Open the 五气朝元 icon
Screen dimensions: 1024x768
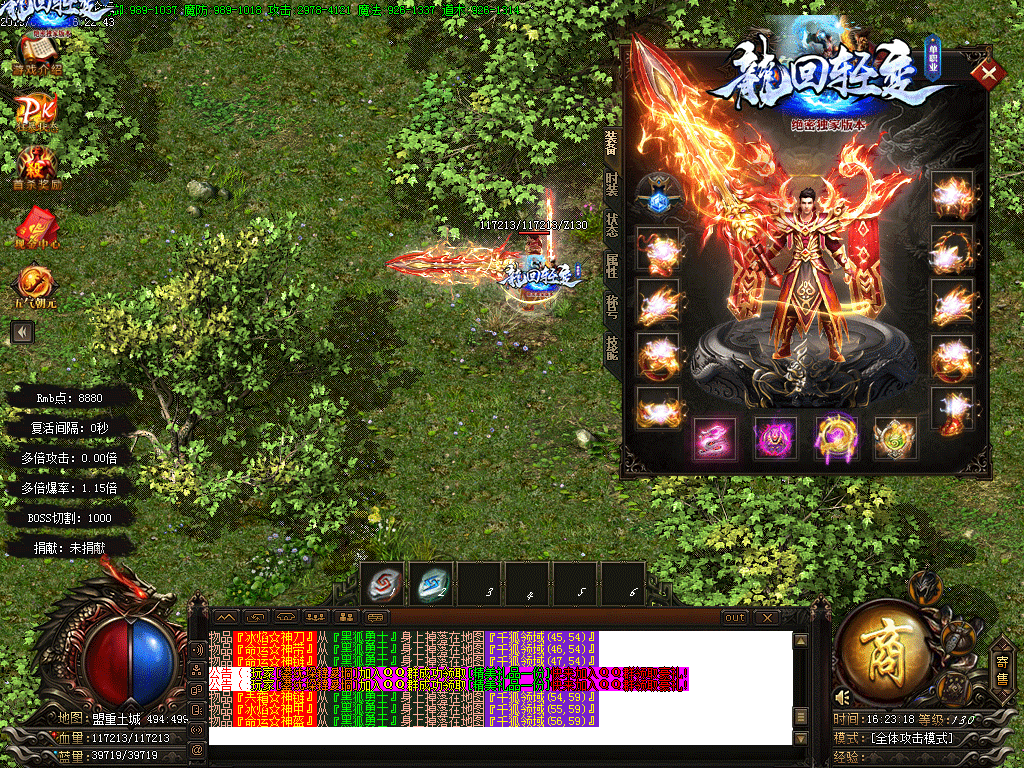(x=37, y=287)
